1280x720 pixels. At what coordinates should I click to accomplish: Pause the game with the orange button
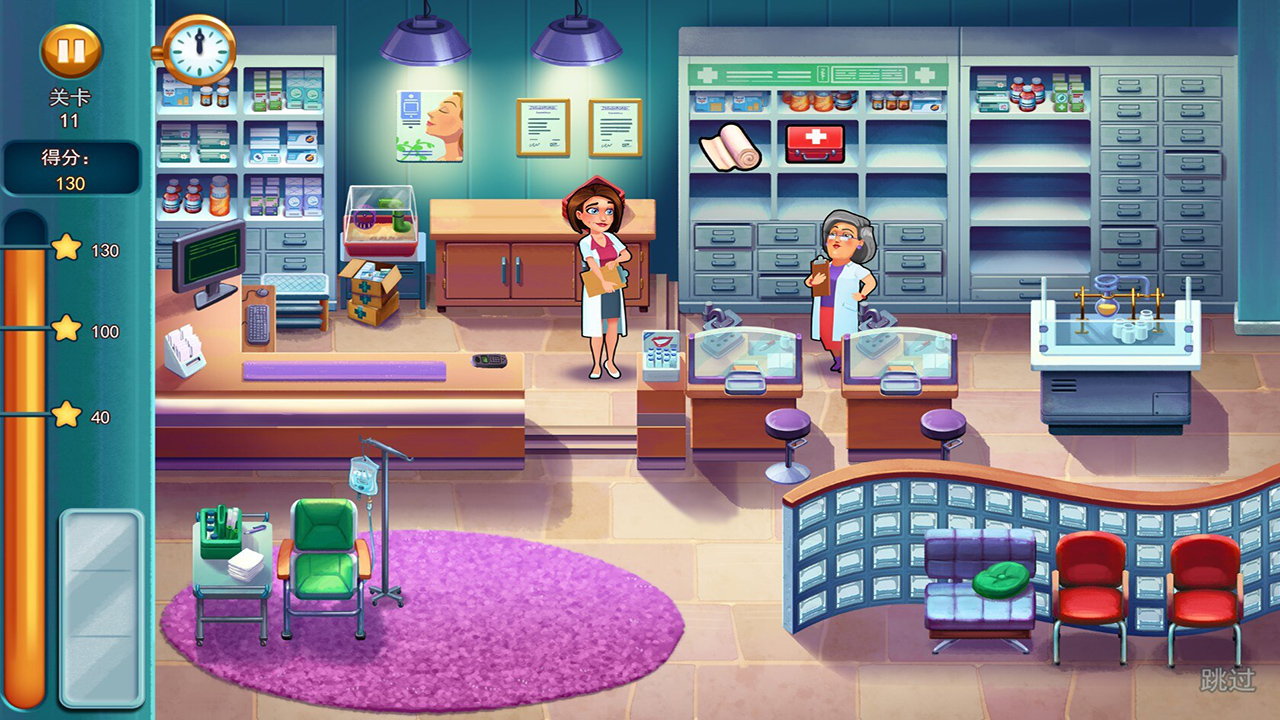[x=71, y=50]
